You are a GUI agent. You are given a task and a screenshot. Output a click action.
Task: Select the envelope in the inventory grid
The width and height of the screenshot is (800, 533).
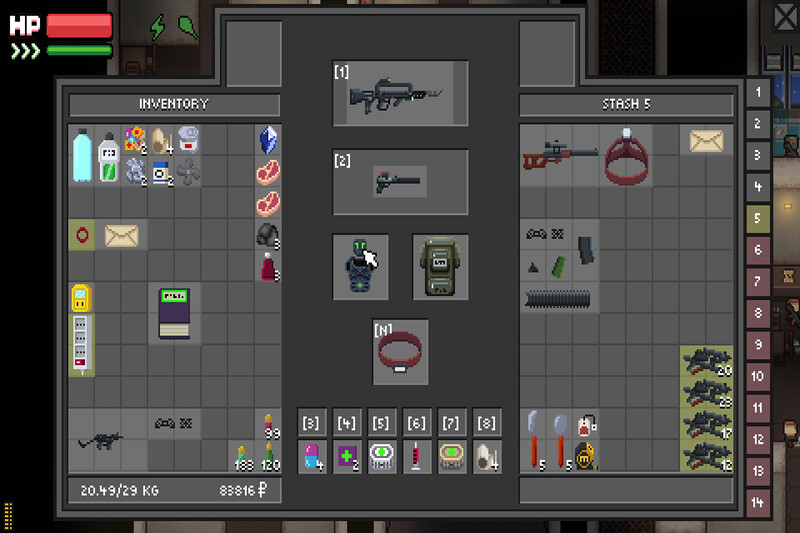tap(122, 236)
